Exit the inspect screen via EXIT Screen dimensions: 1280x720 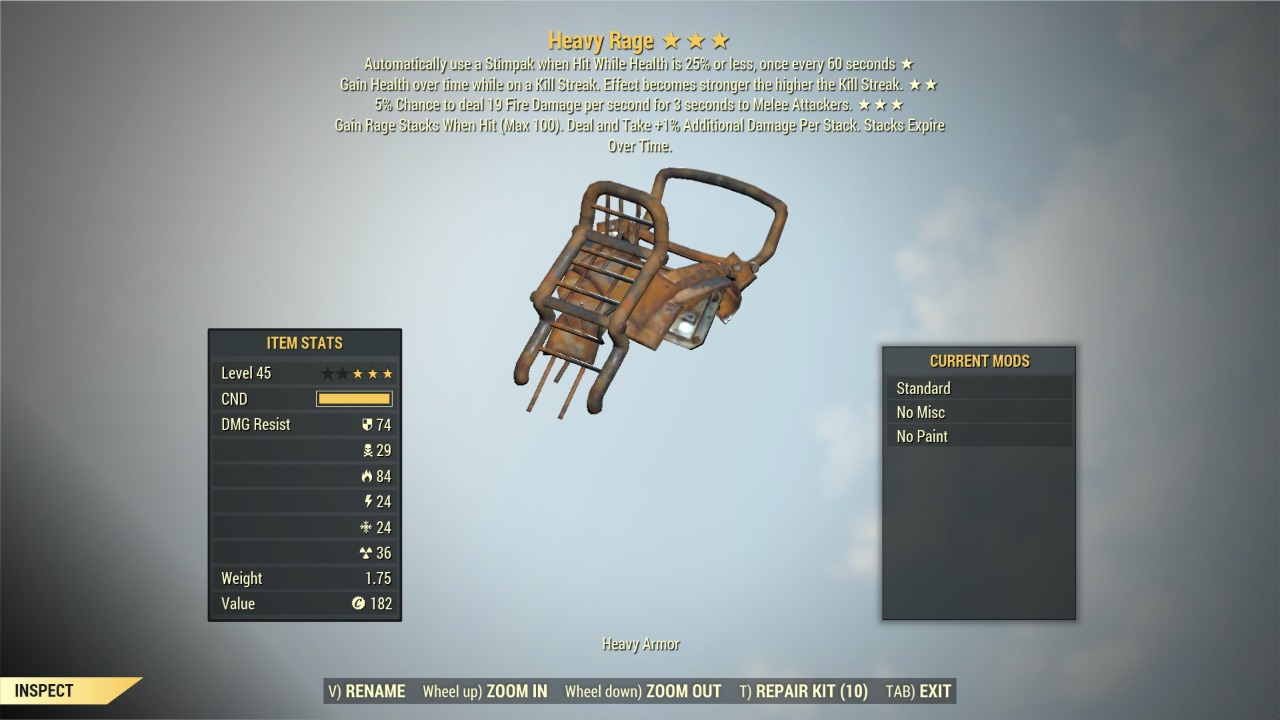pyautogui.click(x=918, y=691)
